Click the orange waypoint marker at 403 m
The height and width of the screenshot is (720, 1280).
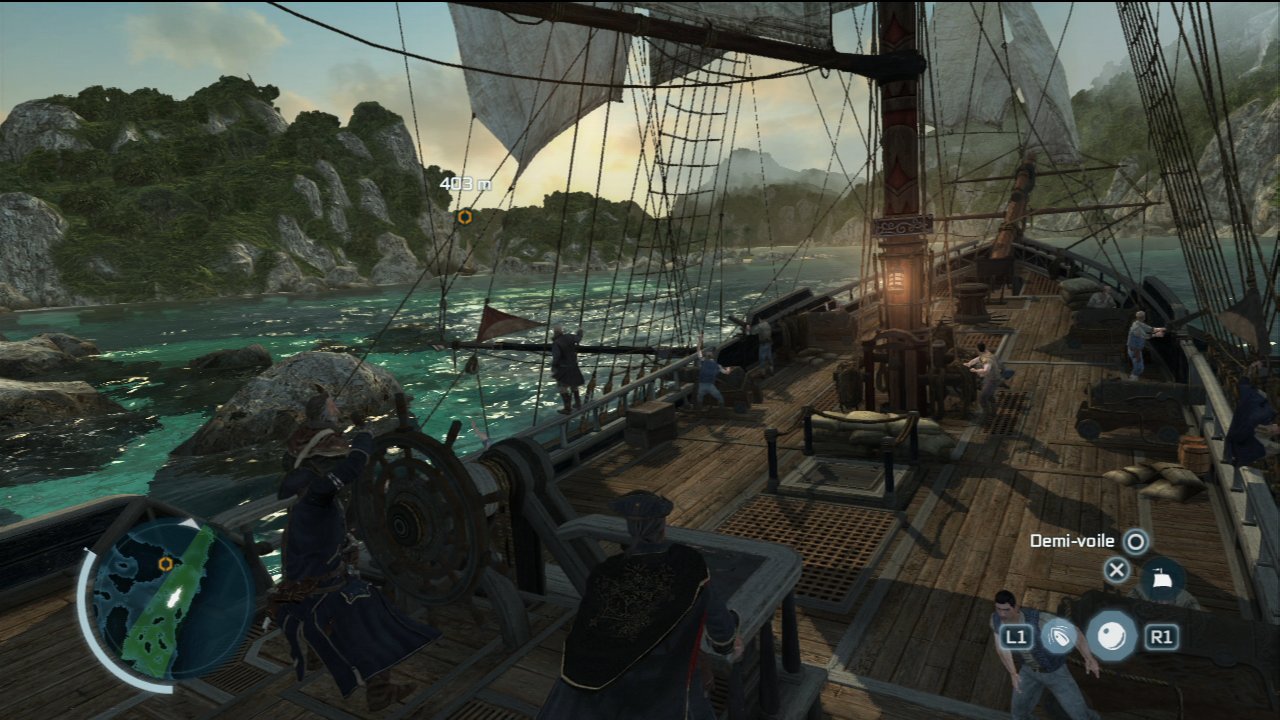click(464, 216)
